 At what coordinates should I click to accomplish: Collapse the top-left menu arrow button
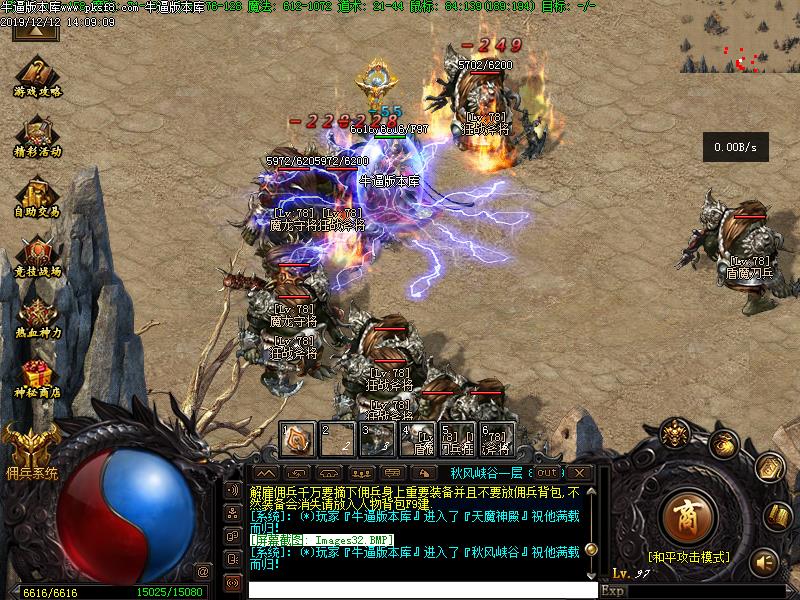36,30
